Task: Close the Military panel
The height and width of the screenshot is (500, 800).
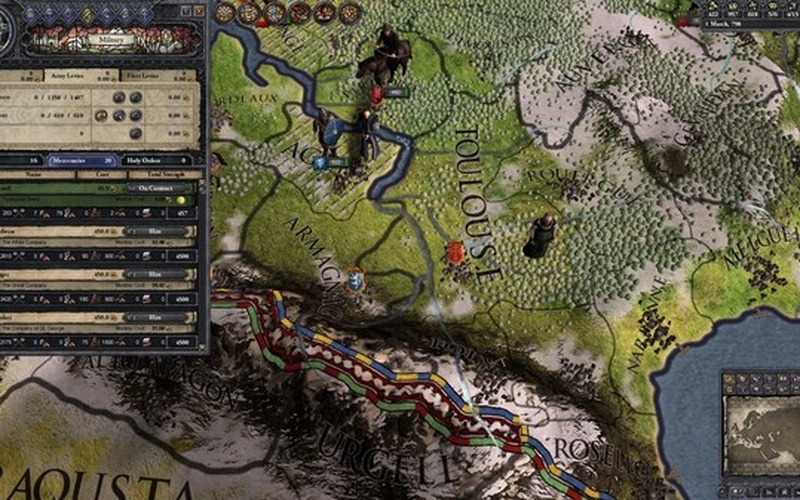Action: tap(199, 11)
